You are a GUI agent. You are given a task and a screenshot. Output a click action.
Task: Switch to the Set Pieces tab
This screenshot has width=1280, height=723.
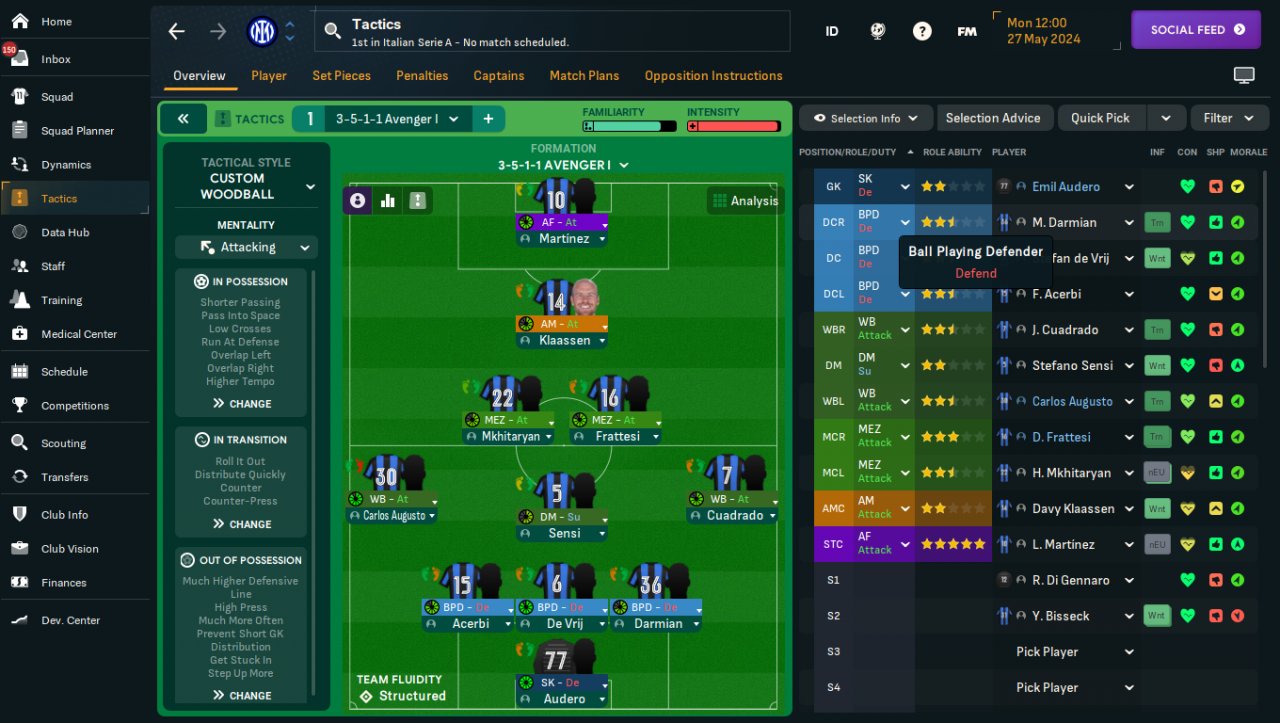[x=341, y=76]
